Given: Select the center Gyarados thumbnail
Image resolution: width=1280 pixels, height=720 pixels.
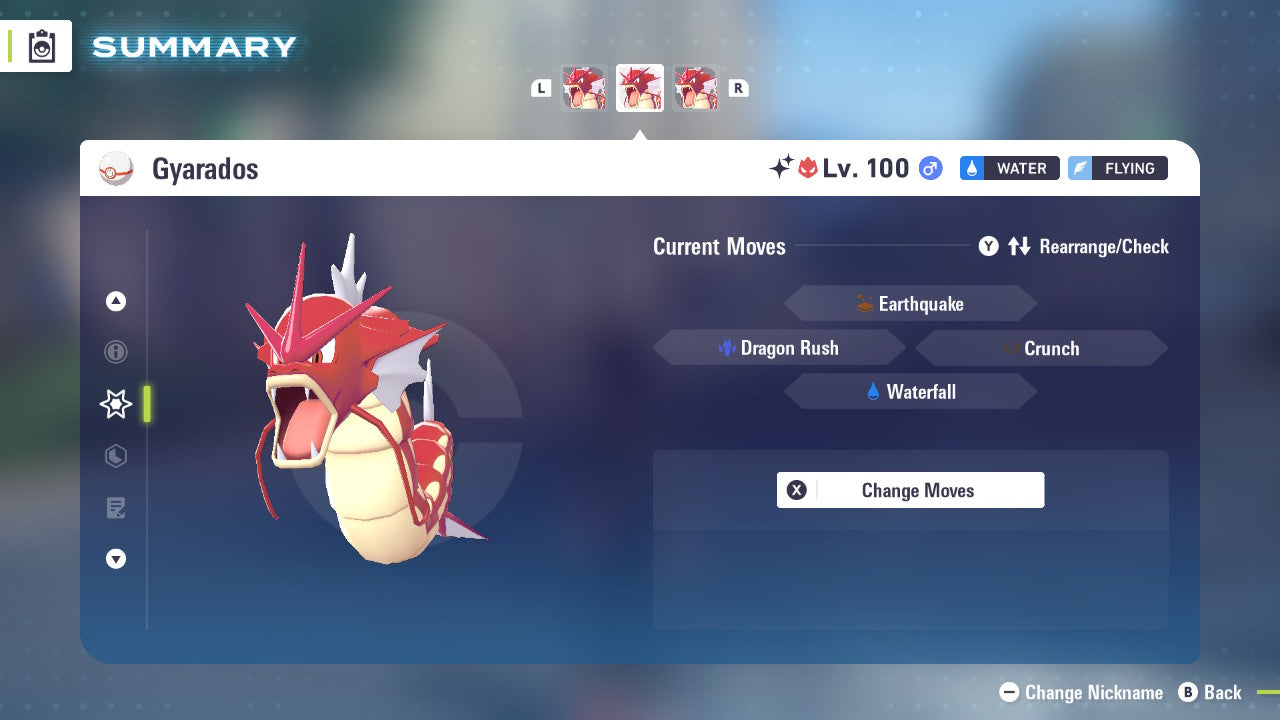Looking at the screenshot, I should coord(640,87).
